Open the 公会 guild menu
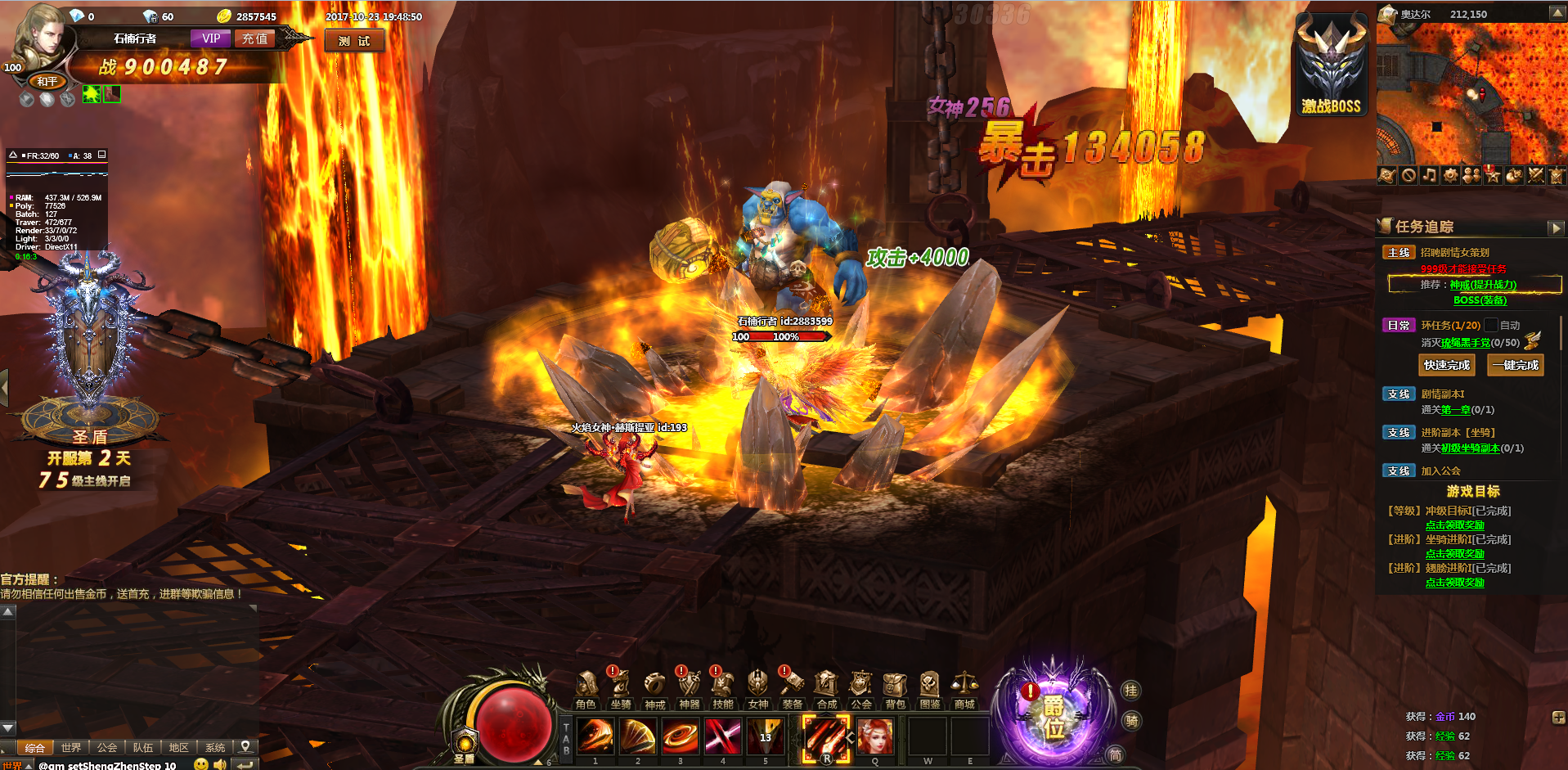 (860, 690)
